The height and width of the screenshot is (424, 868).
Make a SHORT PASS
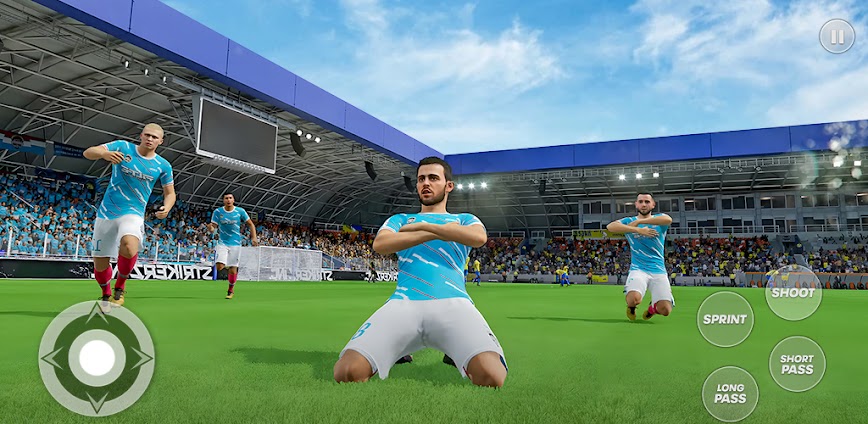pos(797,364)
